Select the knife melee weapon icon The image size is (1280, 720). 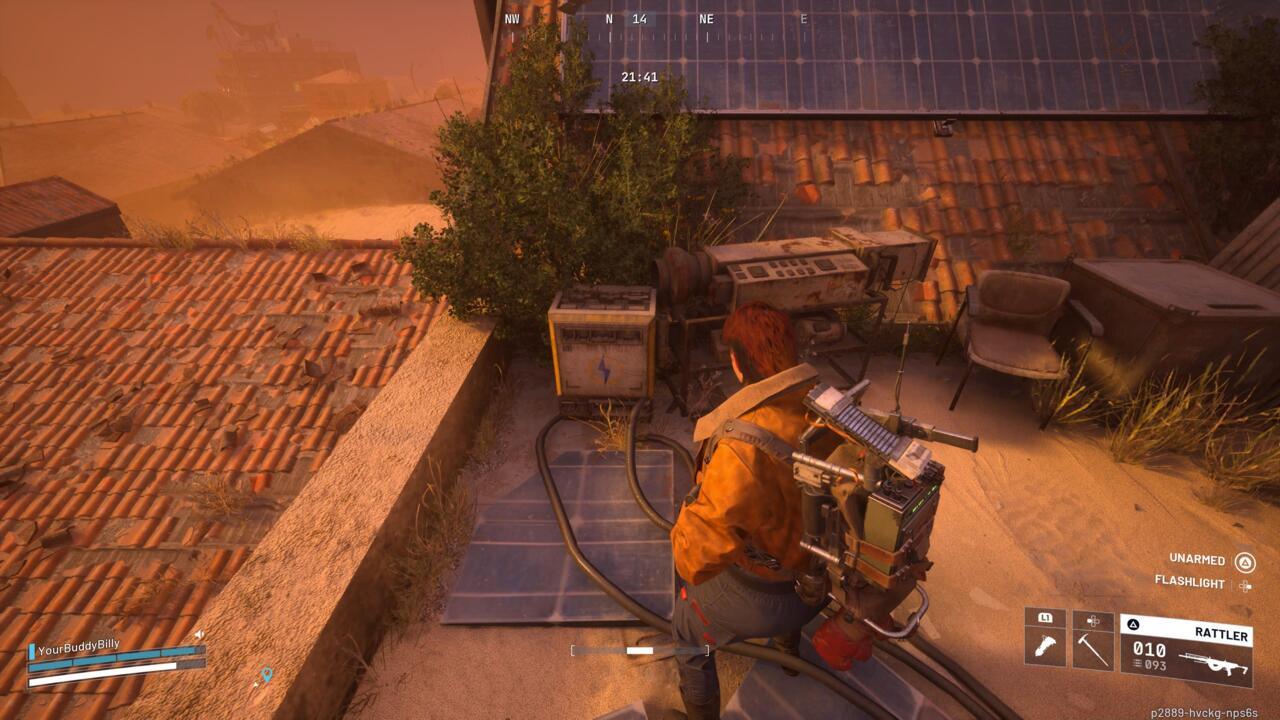pyautogui.click(x=1047, y=646)
